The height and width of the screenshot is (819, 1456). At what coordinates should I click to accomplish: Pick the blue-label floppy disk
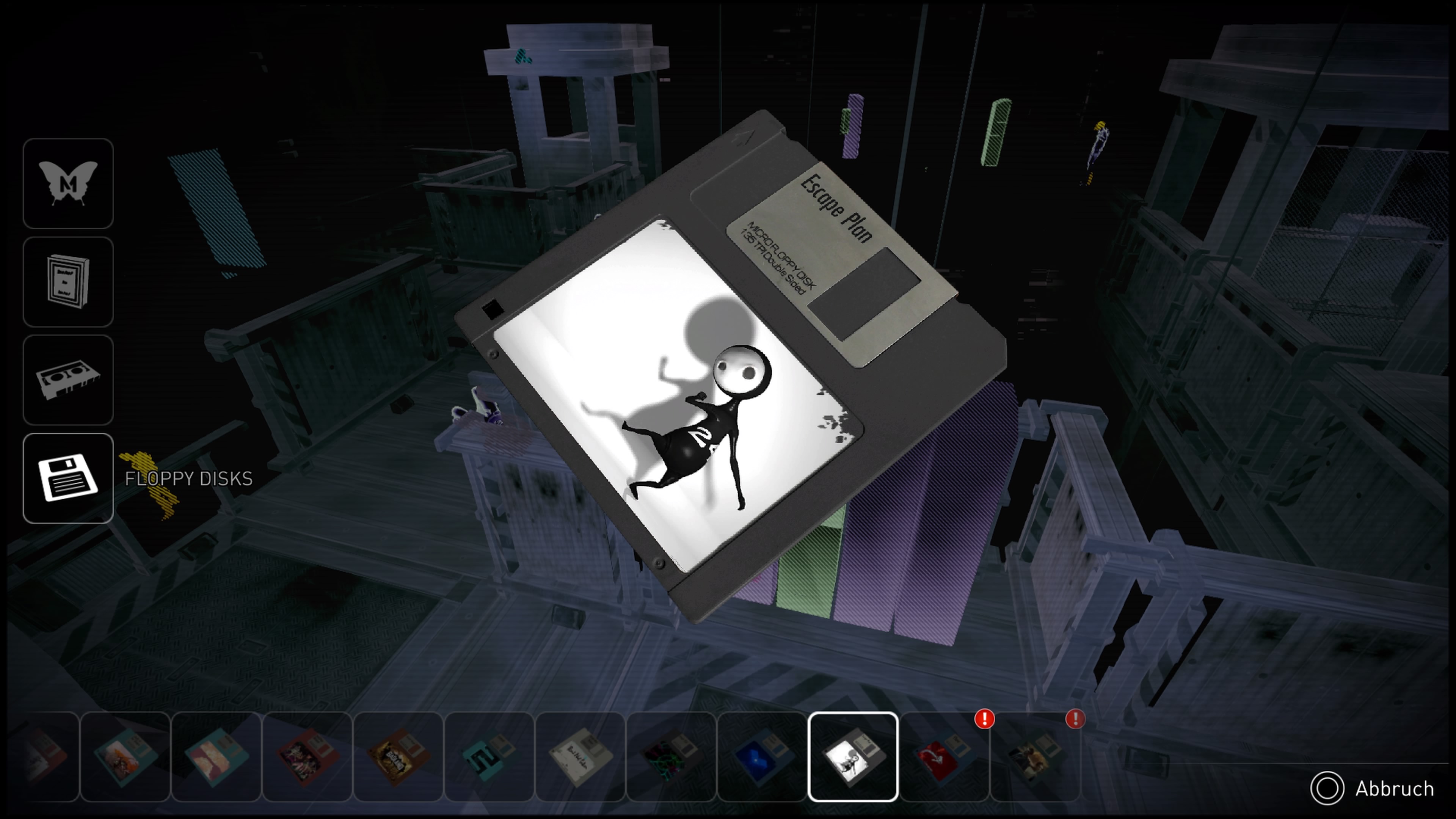click(762, 757)
